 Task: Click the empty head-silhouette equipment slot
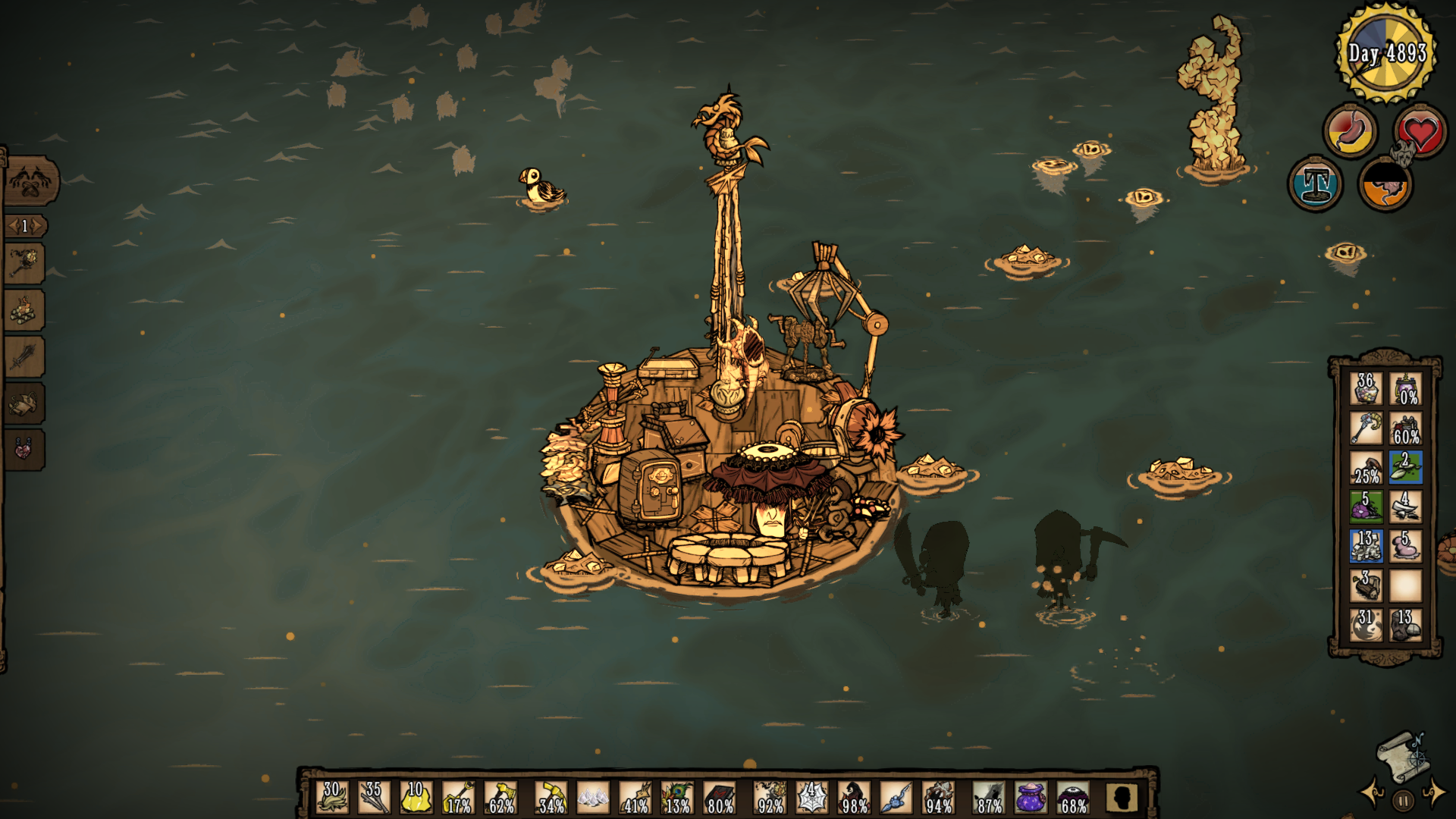(1122, 797)
